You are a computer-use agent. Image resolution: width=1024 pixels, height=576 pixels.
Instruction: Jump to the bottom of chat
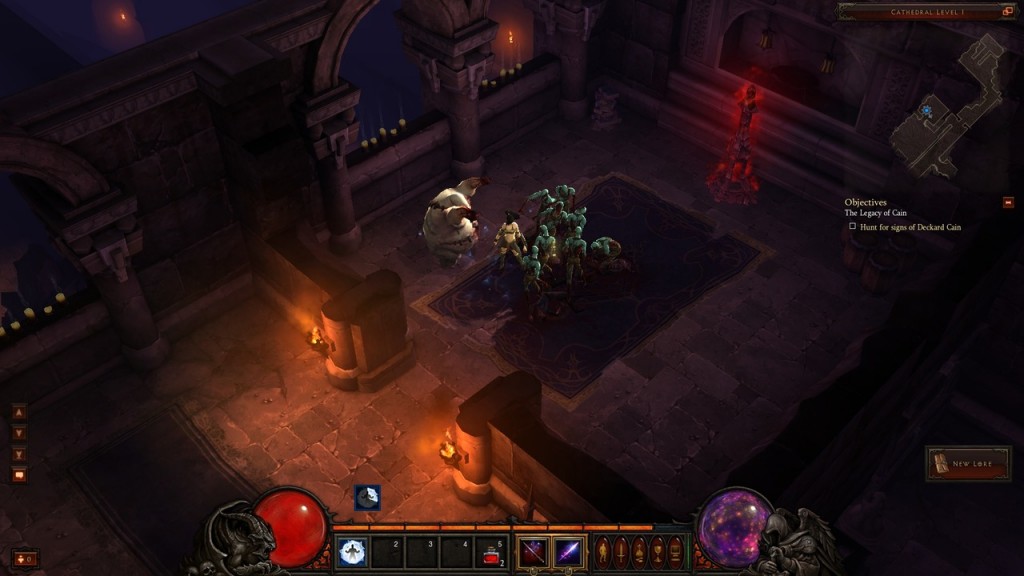click(x=19, y=454)
